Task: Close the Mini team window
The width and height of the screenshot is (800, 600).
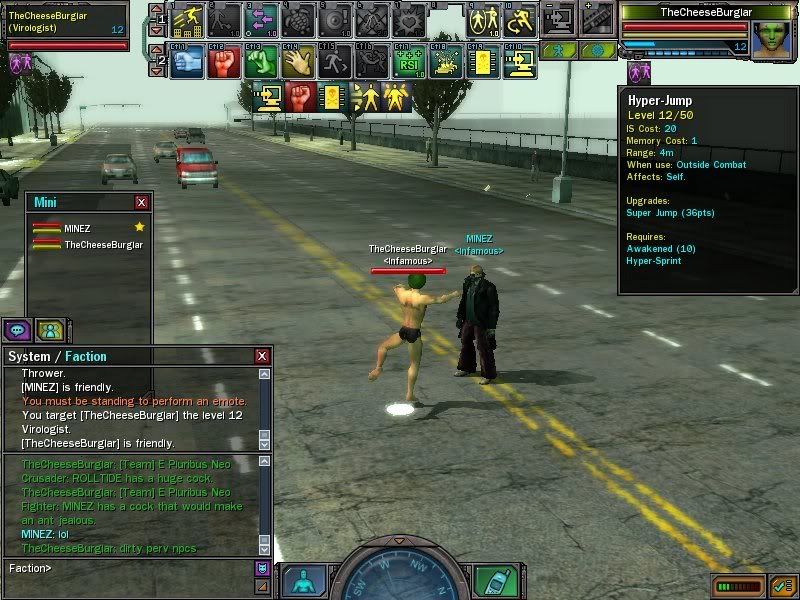Action: tap(141, 202)
